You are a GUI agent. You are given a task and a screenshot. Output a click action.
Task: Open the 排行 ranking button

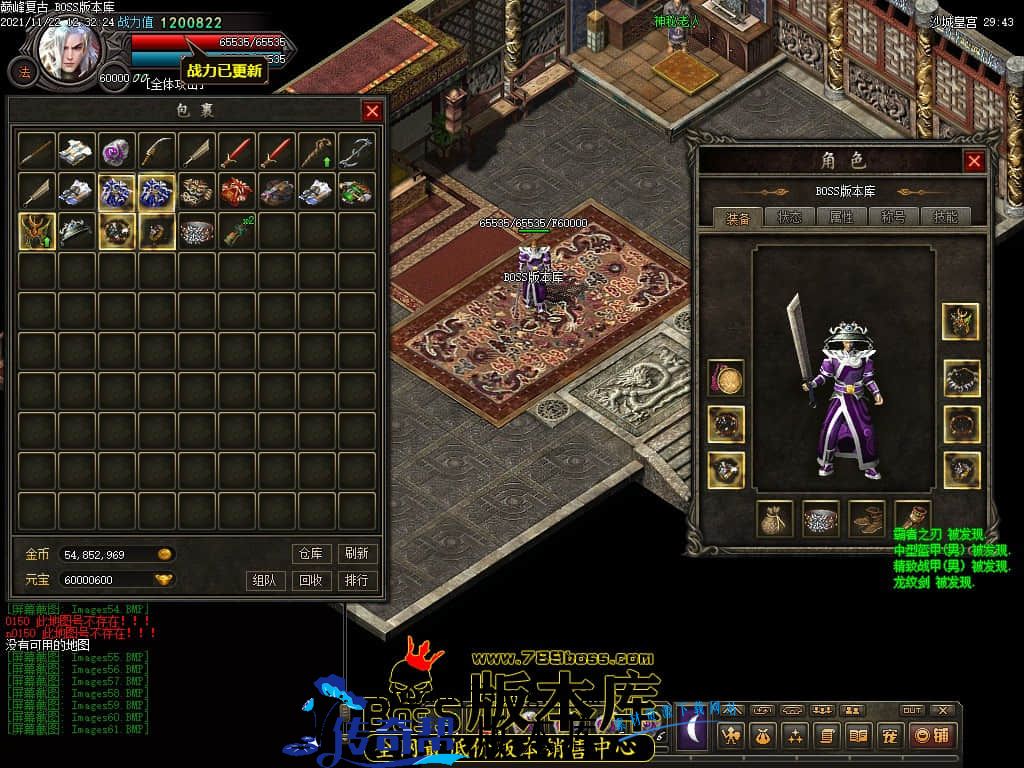click(356, 580)
